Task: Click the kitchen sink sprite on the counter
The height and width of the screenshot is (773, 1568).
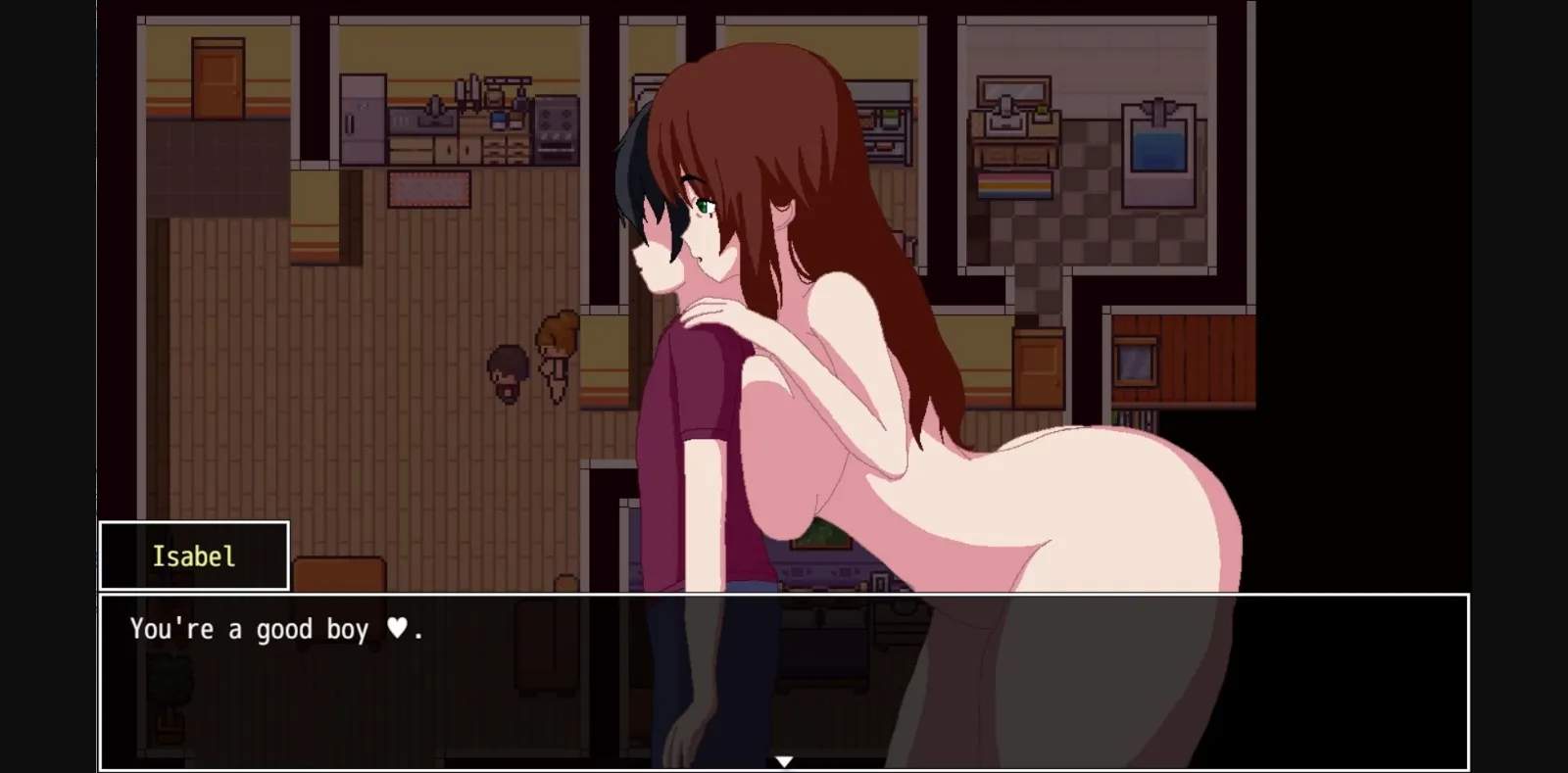Action: point(423,121)
